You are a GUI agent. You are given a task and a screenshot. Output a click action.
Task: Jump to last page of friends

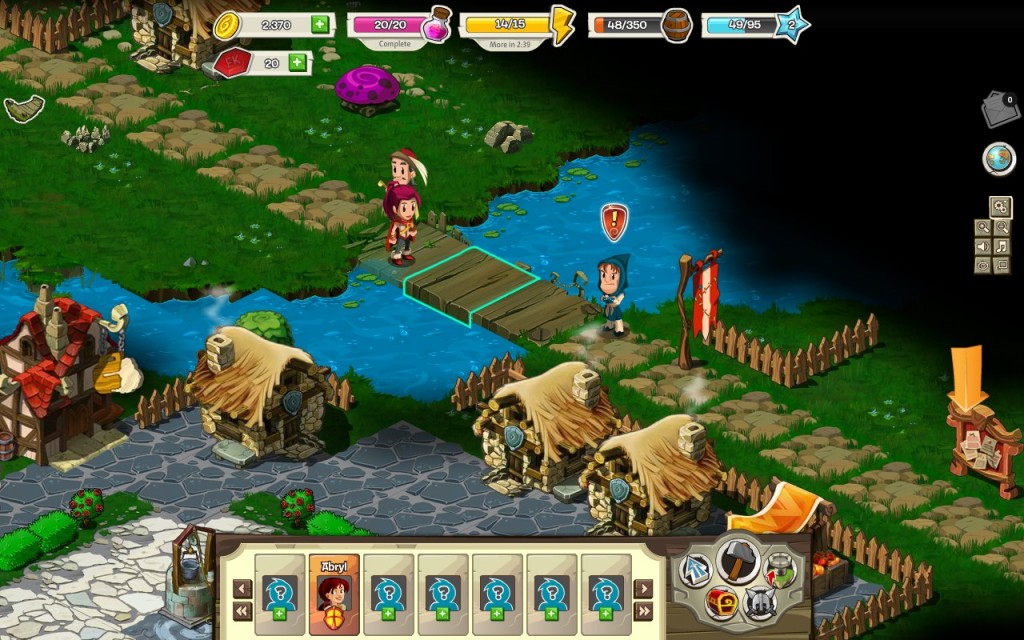pyautogui.click(x=643, y=611)
